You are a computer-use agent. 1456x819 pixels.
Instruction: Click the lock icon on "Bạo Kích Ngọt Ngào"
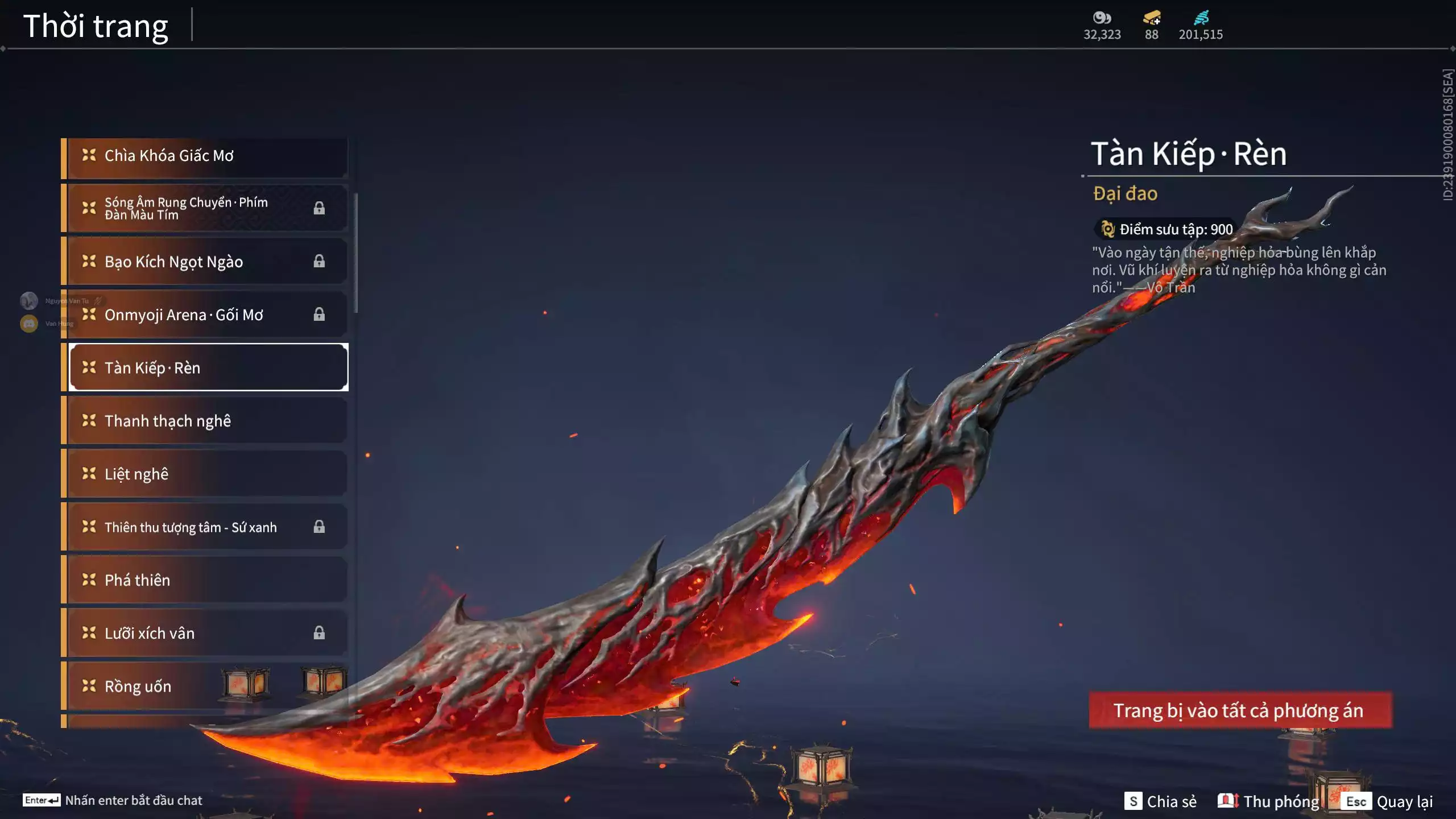click(x=319, y=262)
